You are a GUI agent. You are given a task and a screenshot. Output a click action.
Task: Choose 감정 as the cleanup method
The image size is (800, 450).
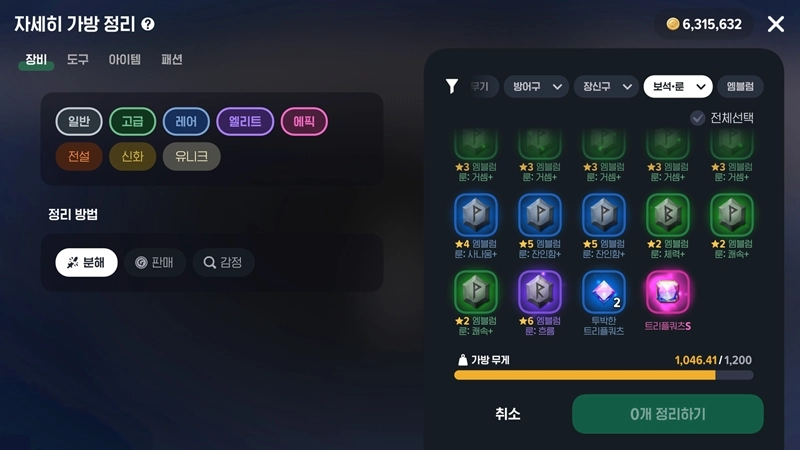click(223, 263)
